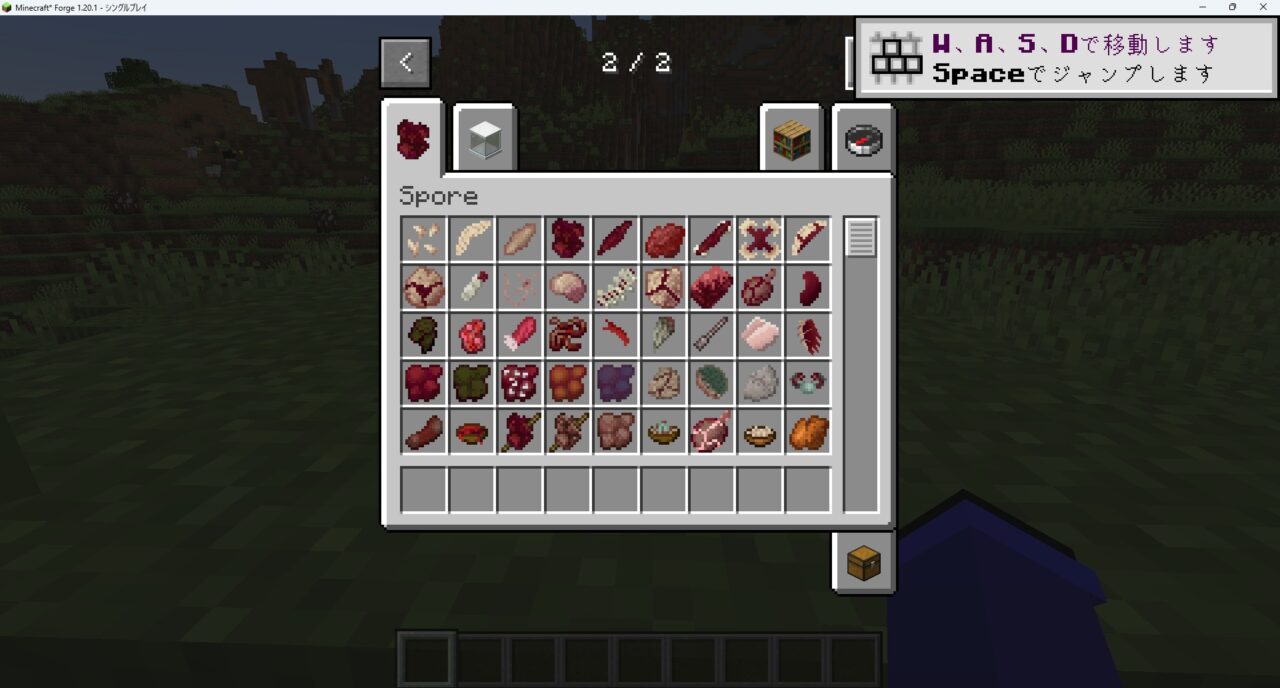Select the red Spore creative tab
The height and width of the screenshot is (688, 1280).
point(413,139)
